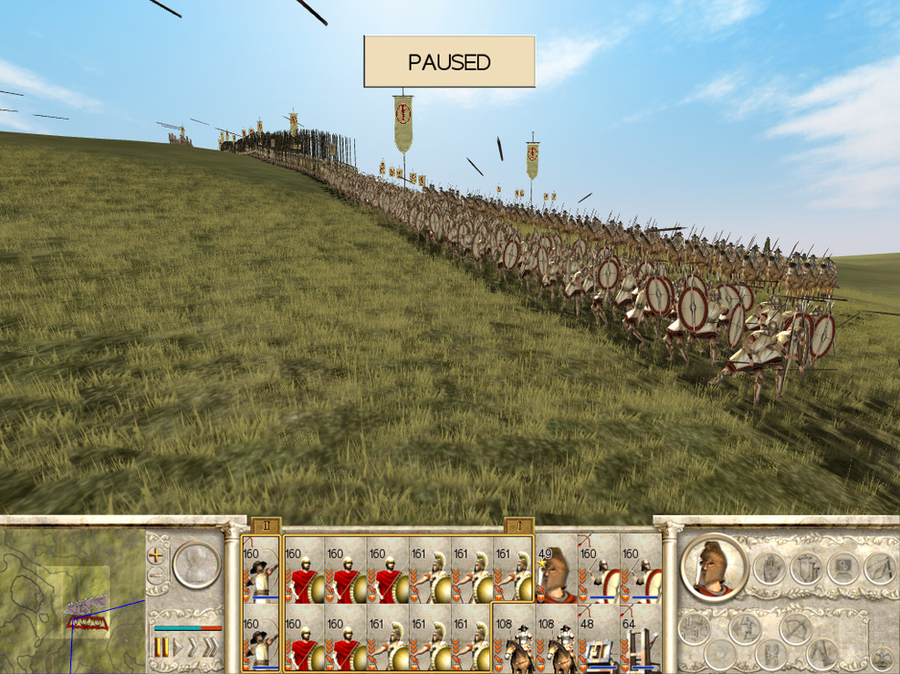Viewport: 900px width, 674px height.
Task: Select the group I tab above unit cards
Action: point(517,525)
